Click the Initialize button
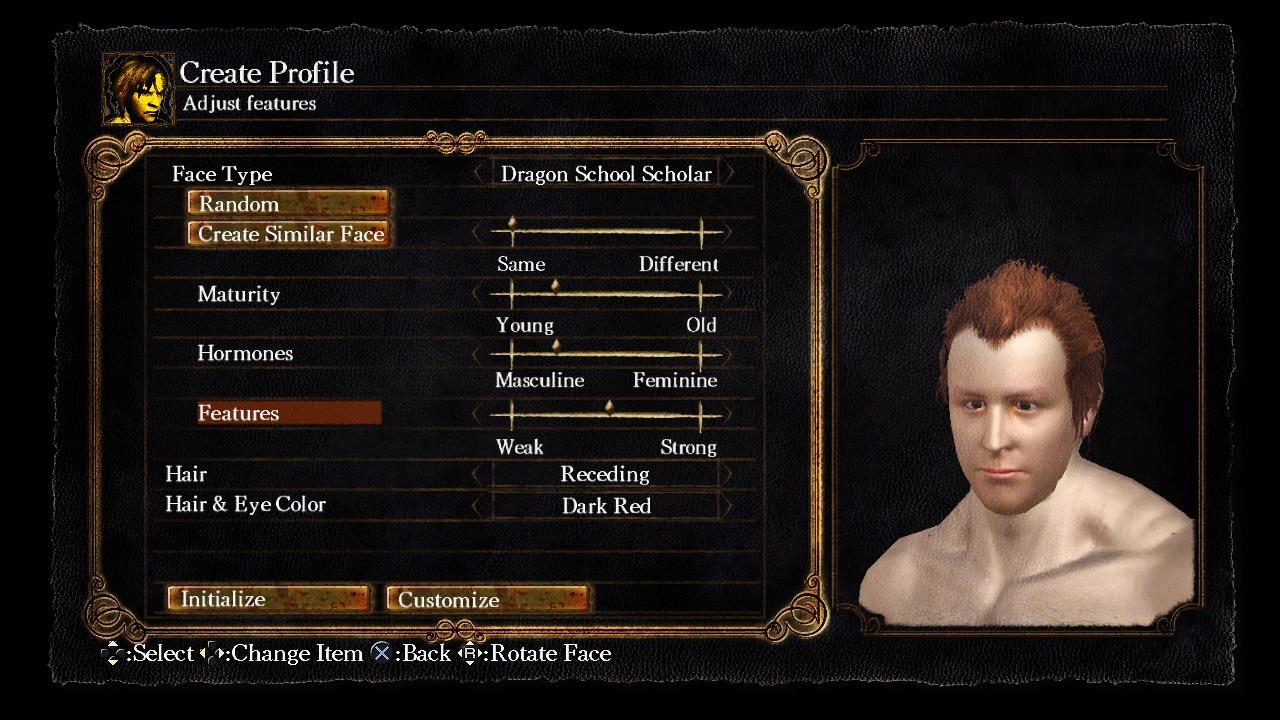The height and width of the screenshot is (720, 1280). (268, 599)
